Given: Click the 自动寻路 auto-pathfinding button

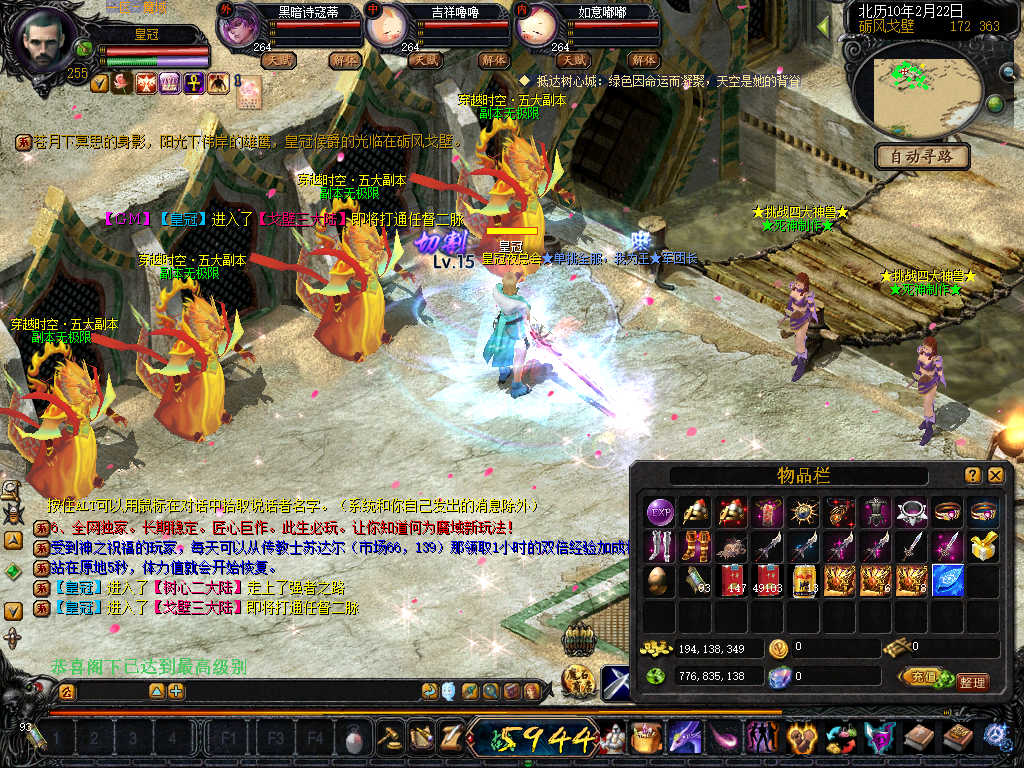Looking at the screenshot, I should point(922,156).
